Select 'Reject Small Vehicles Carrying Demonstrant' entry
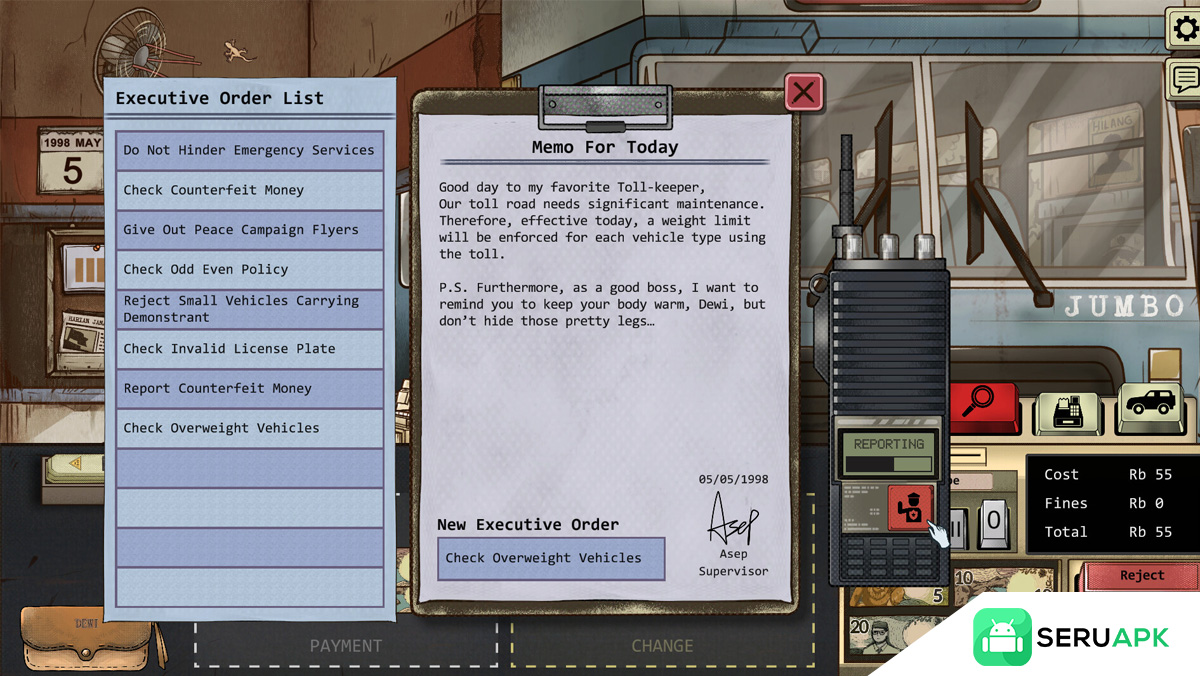Image resolution: width=1200 pixels, height=676 pixels. tap(249, 309)
